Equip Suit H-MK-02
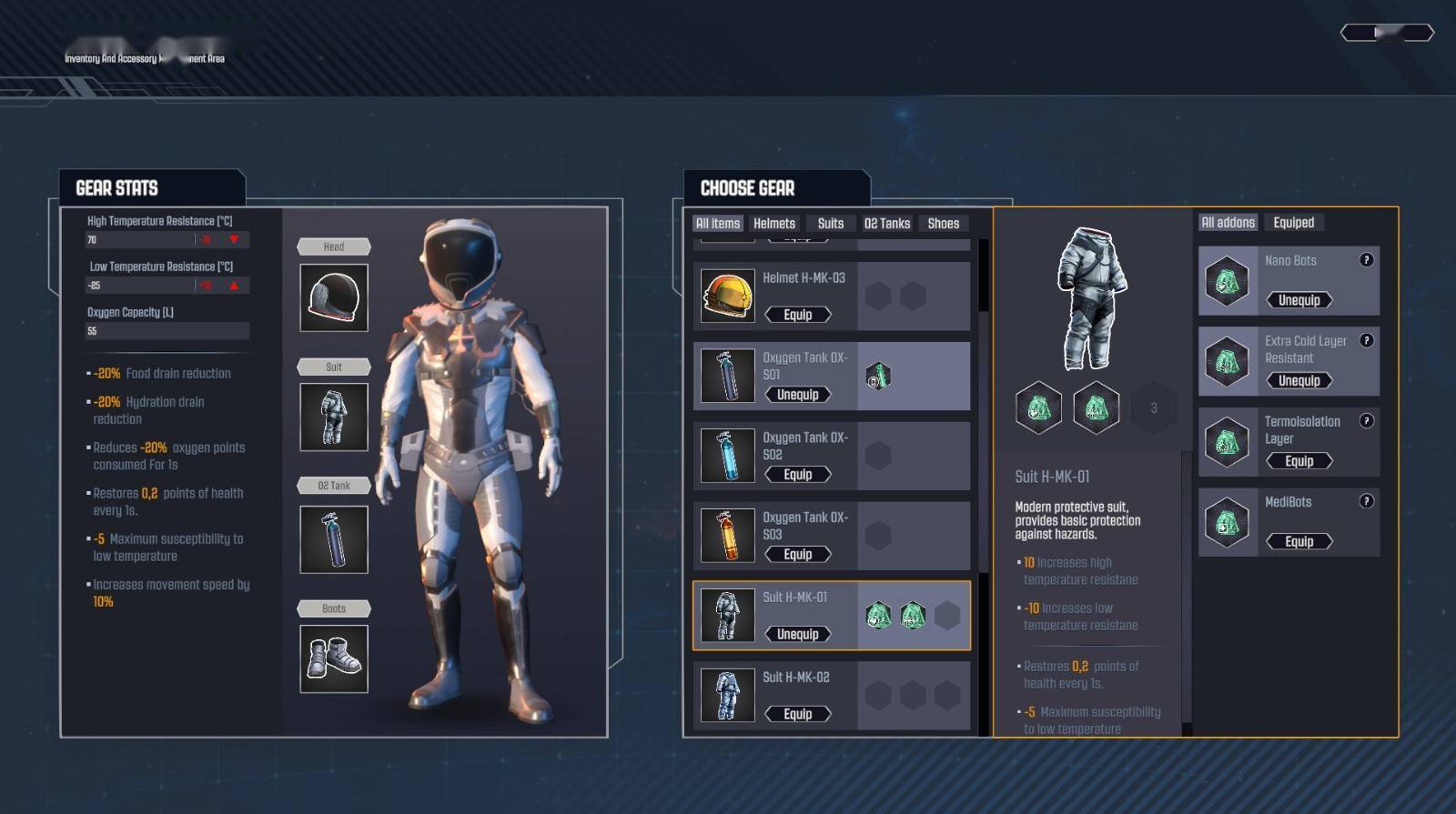 (797, 714)
